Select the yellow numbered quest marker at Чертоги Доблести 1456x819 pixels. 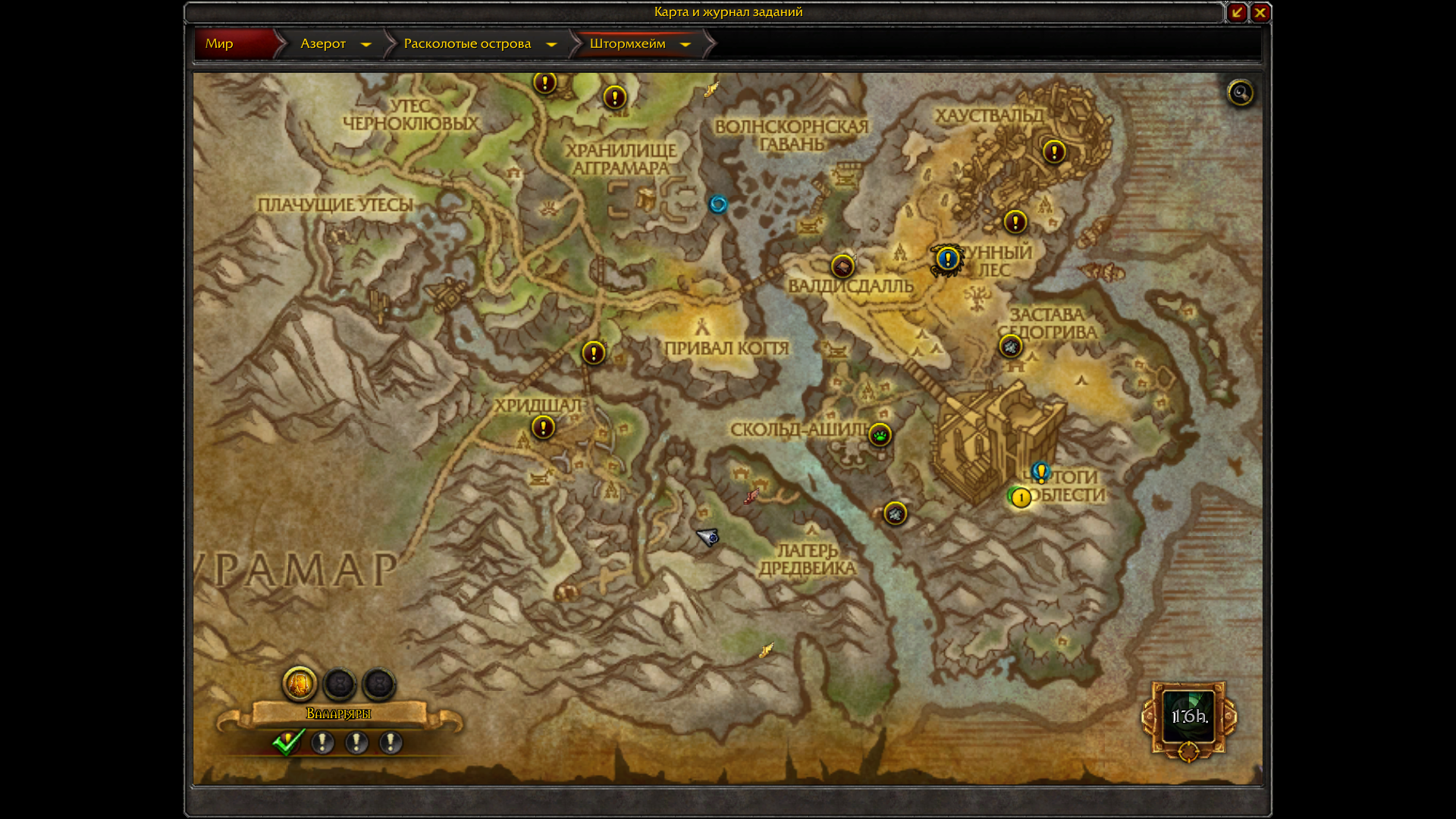[1021, 498]
